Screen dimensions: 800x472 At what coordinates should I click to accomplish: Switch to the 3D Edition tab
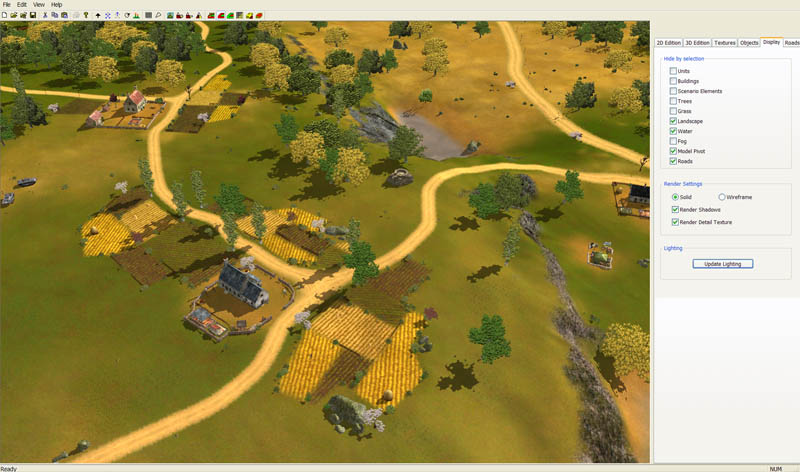click(x=697, y=43)
